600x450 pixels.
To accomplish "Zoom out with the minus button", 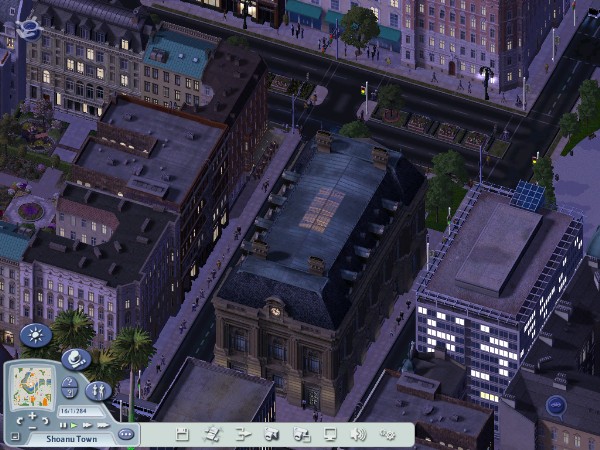I will click(32, 427).
